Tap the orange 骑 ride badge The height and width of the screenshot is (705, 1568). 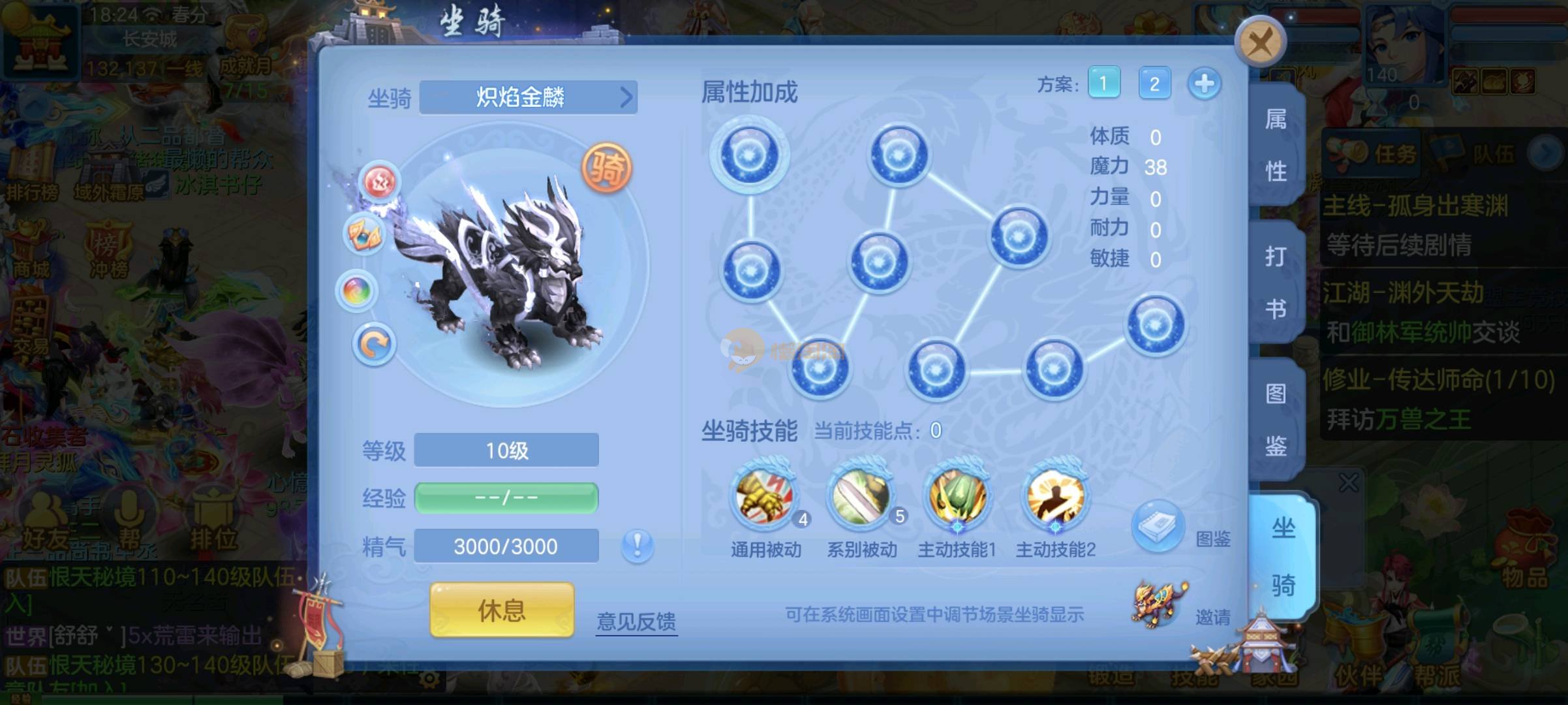click(607, 169)
